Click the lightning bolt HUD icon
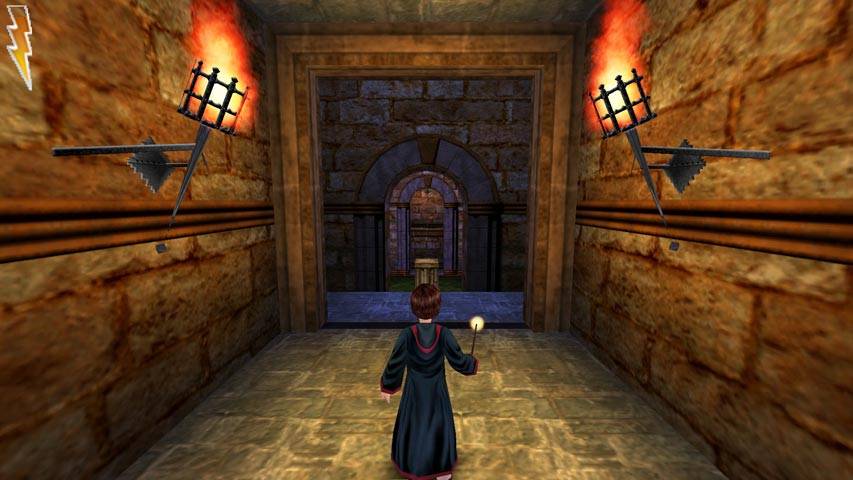Screen dimensions: 853x480 click(20, 53)
